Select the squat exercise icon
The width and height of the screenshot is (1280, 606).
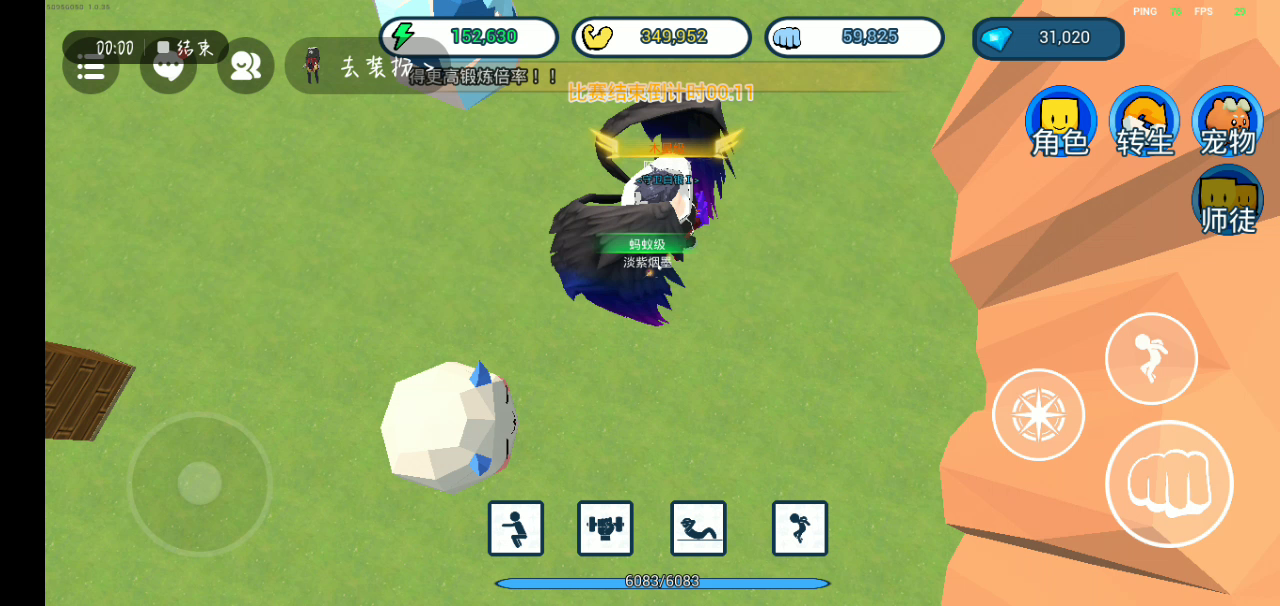point(516,528)
